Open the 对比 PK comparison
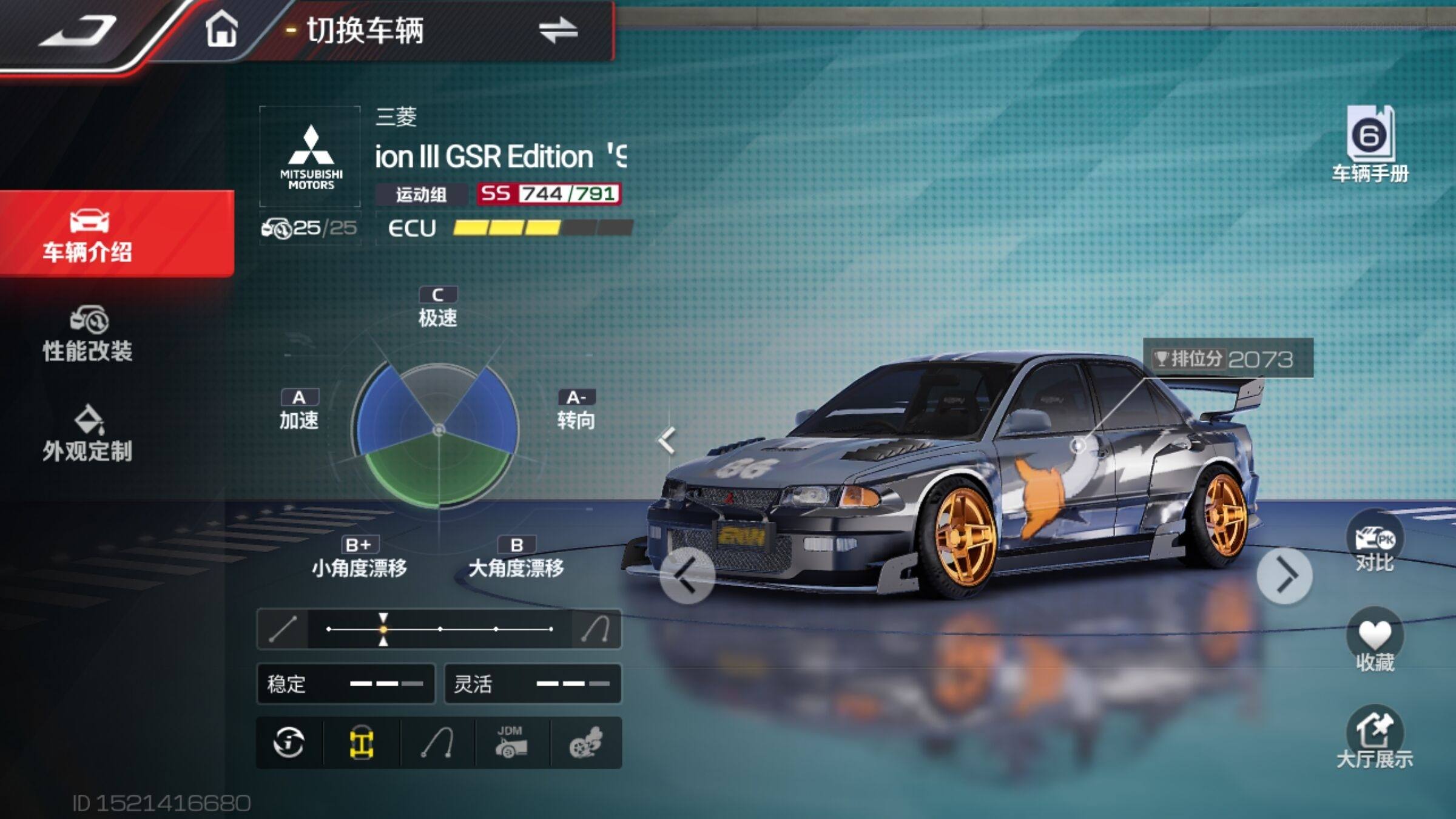This screenshot has width=1456, height=819. click(1374, 541)
